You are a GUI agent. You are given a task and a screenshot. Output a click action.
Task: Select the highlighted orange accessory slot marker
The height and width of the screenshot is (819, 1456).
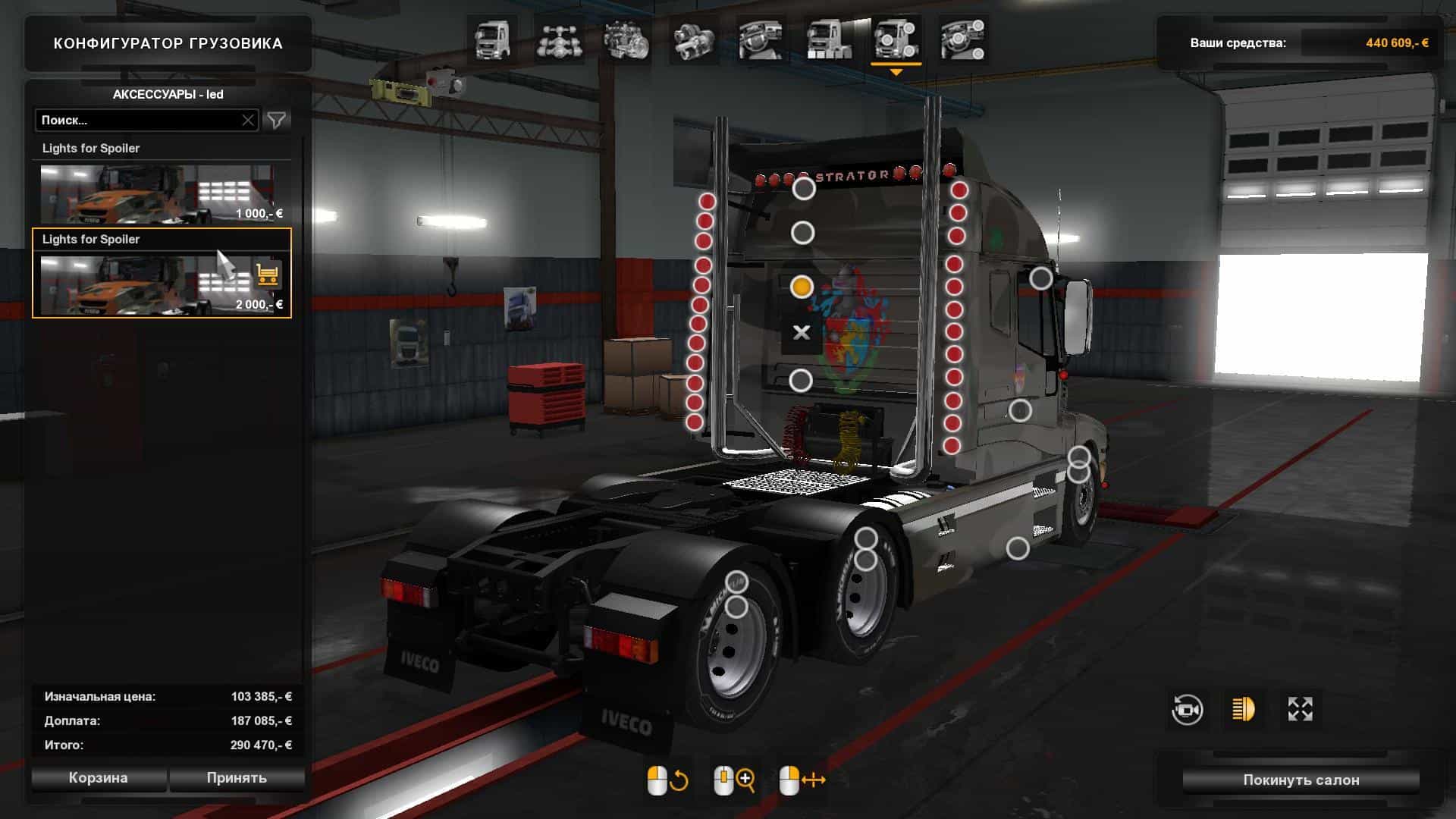(x=802, y=287)
